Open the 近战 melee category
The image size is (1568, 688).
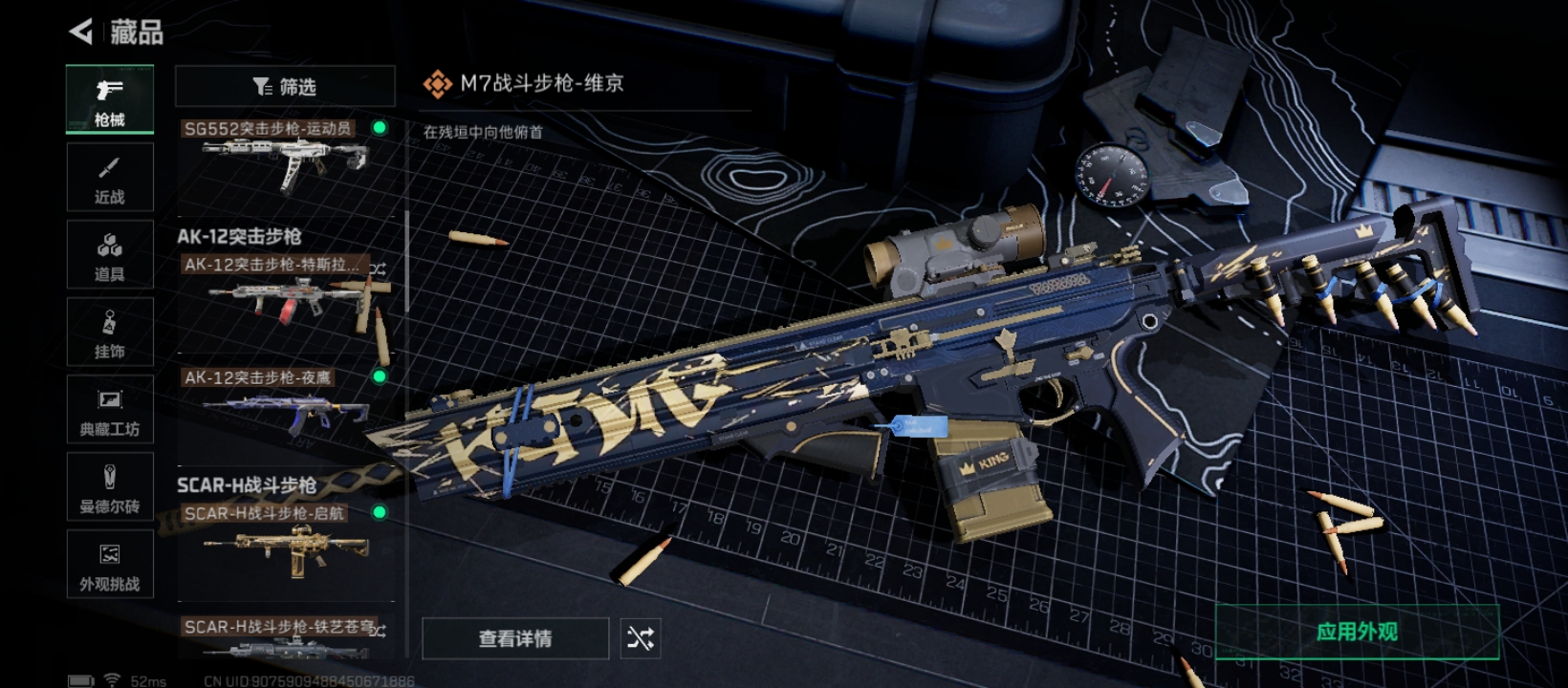(x=110, y=178)
